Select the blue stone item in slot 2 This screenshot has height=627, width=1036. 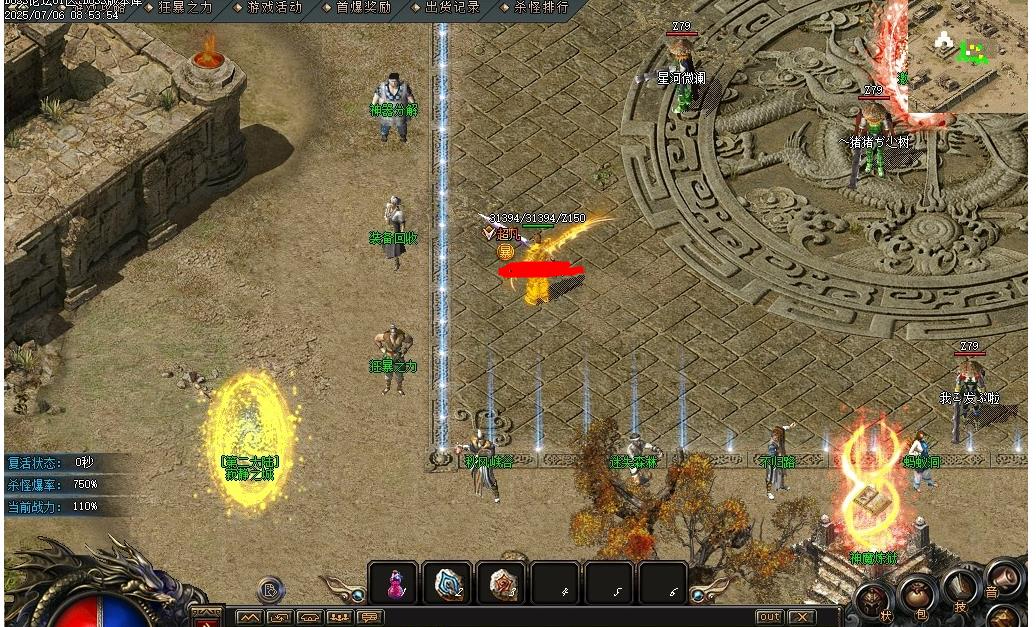pos(447,583)
